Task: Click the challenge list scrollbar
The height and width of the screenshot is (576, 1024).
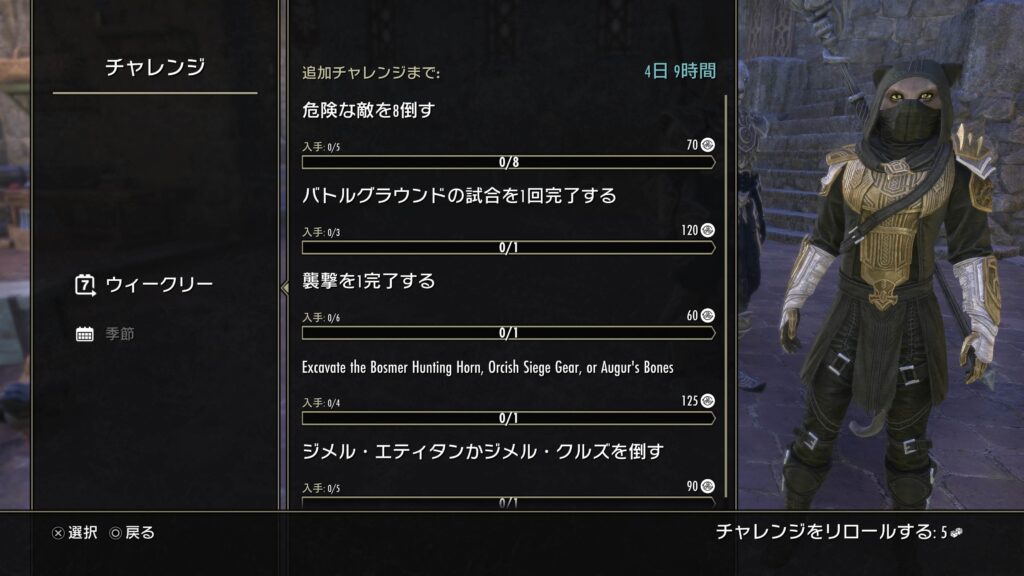Action: click(x=725, y=300)
